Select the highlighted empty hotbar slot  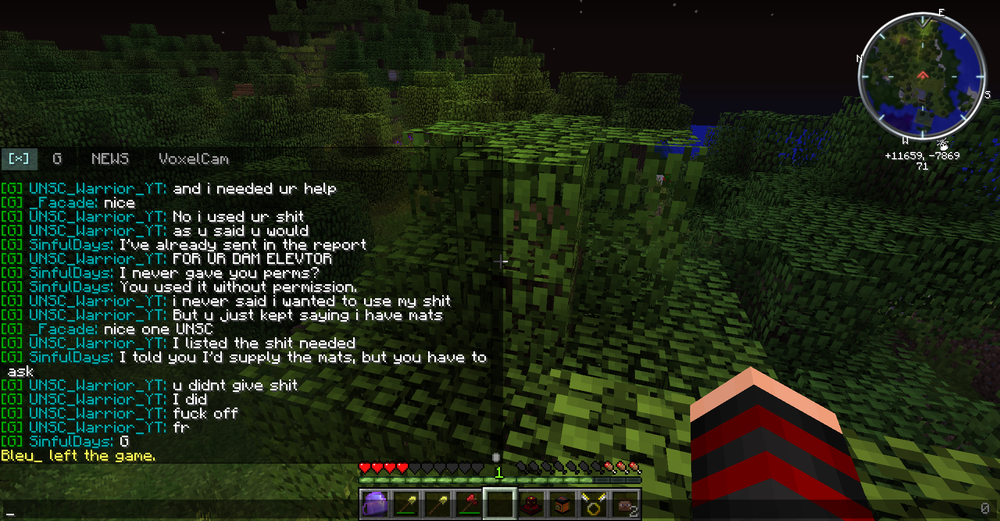[498, 505]
